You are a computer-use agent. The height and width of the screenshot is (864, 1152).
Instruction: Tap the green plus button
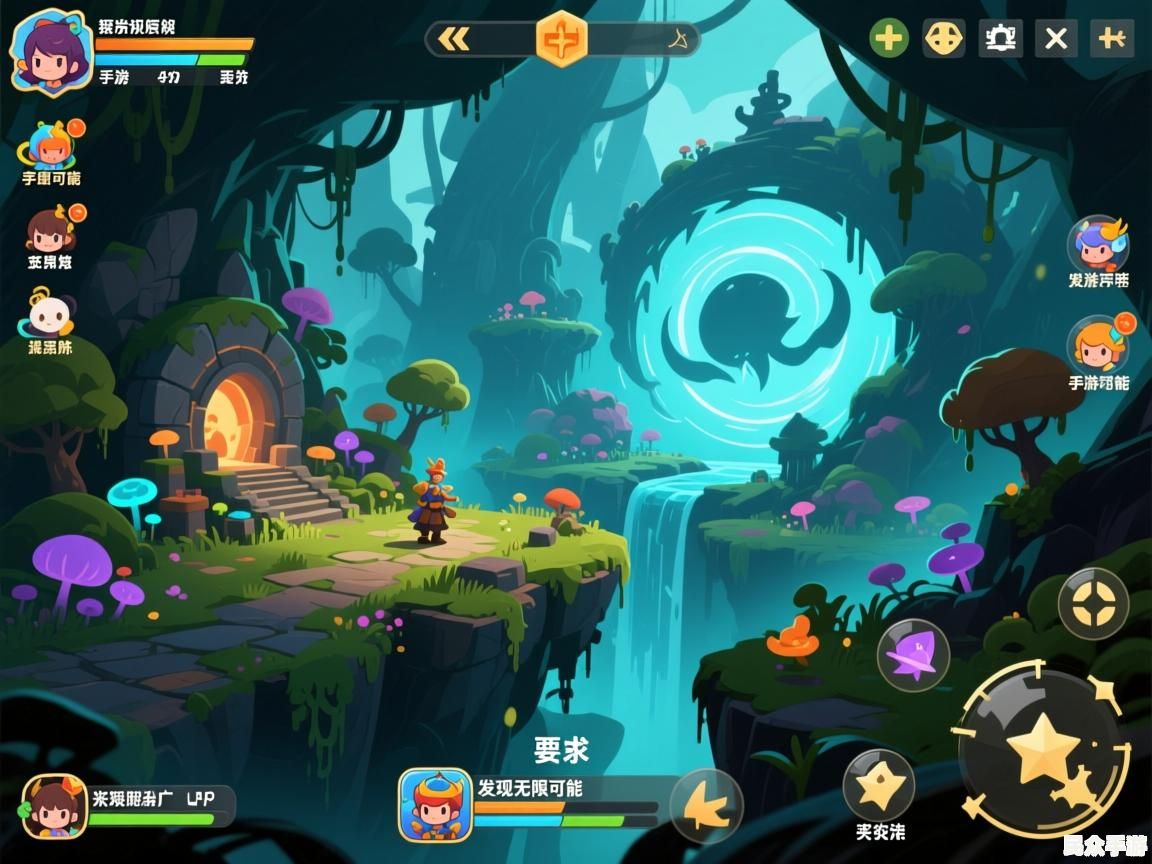888,39
